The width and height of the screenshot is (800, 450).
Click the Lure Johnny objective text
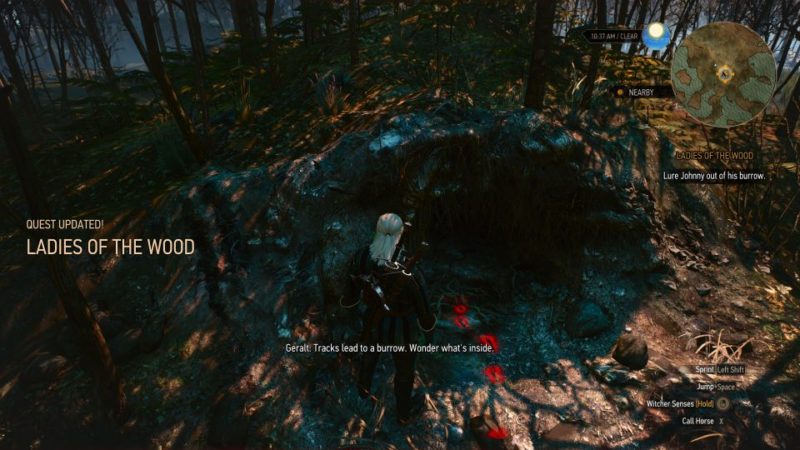(x=714, y=175)
